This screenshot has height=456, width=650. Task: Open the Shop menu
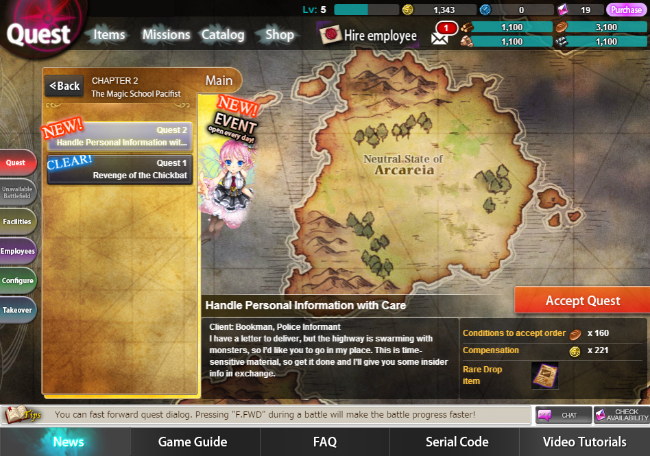tap(280, 35)
